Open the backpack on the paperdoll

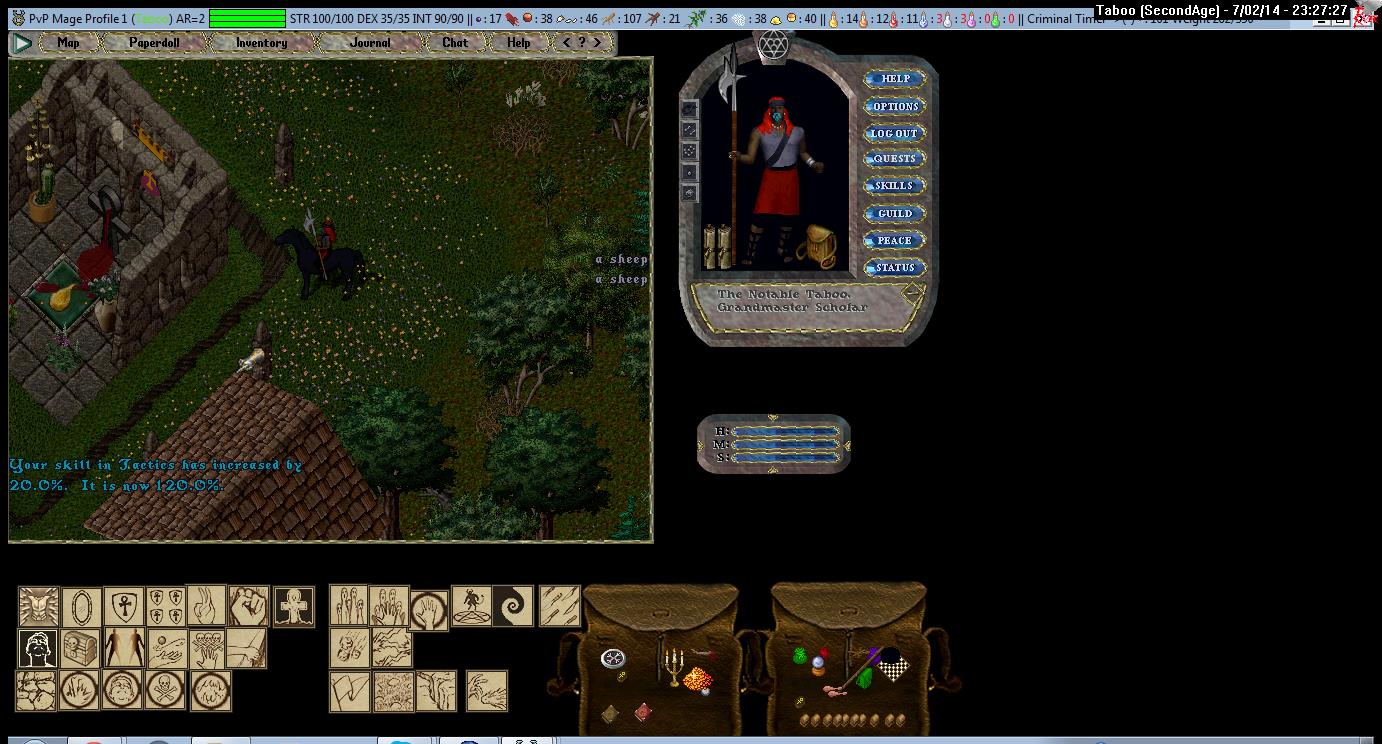818,246
